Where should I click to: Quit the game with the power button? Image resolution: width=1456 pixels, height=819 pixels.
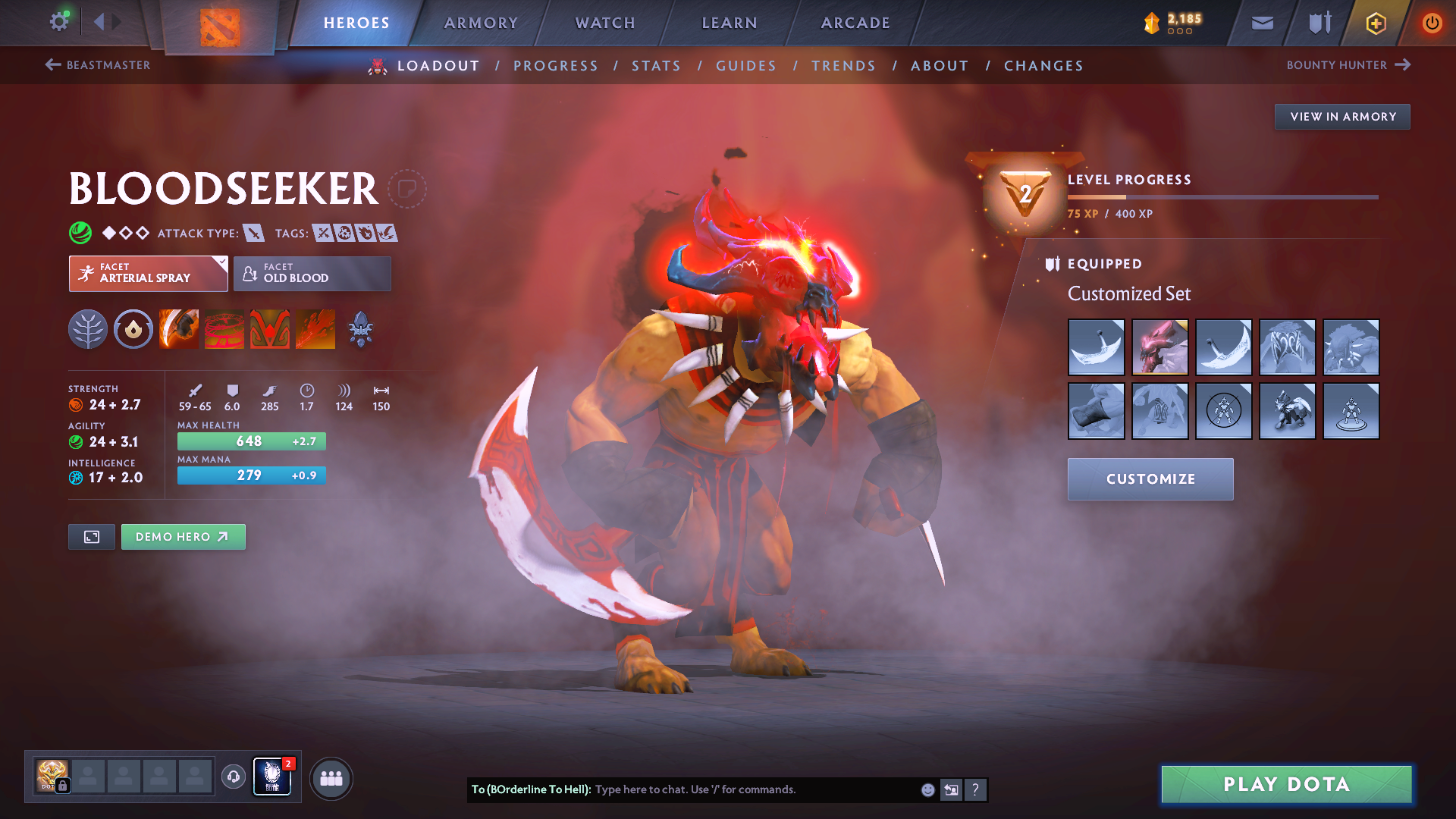[1432, 23]
